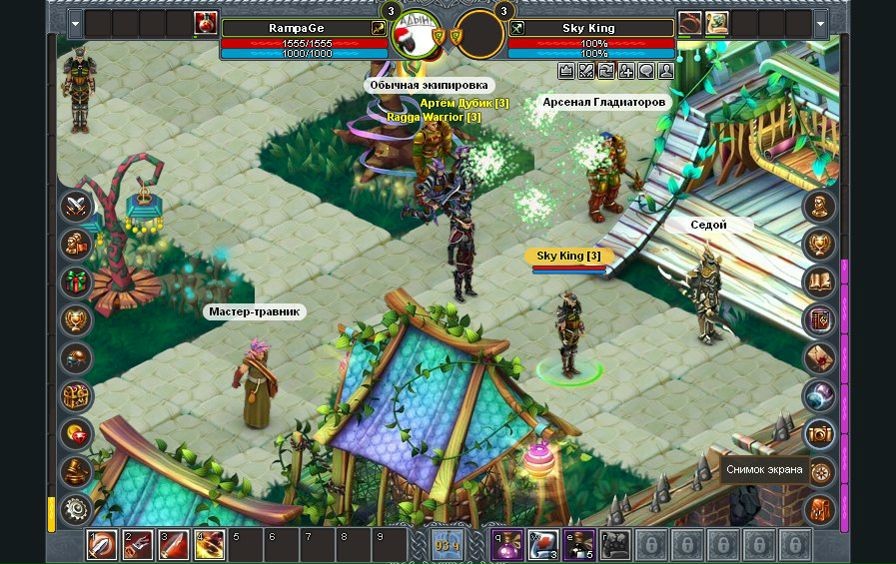The image size is (896, 564).
Task: Use the purple potion in slot q
Action: tap(507, 545)
